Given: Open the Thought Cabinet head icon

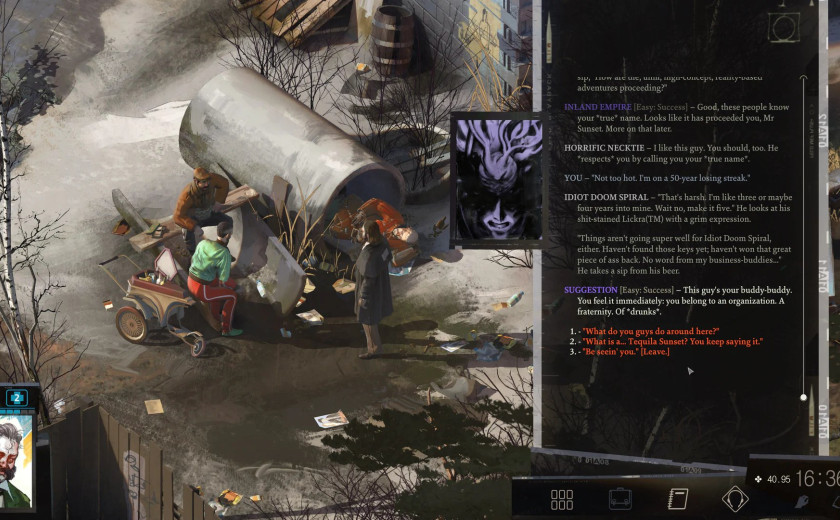Looking at the screenshot, I should coord(735,498).
